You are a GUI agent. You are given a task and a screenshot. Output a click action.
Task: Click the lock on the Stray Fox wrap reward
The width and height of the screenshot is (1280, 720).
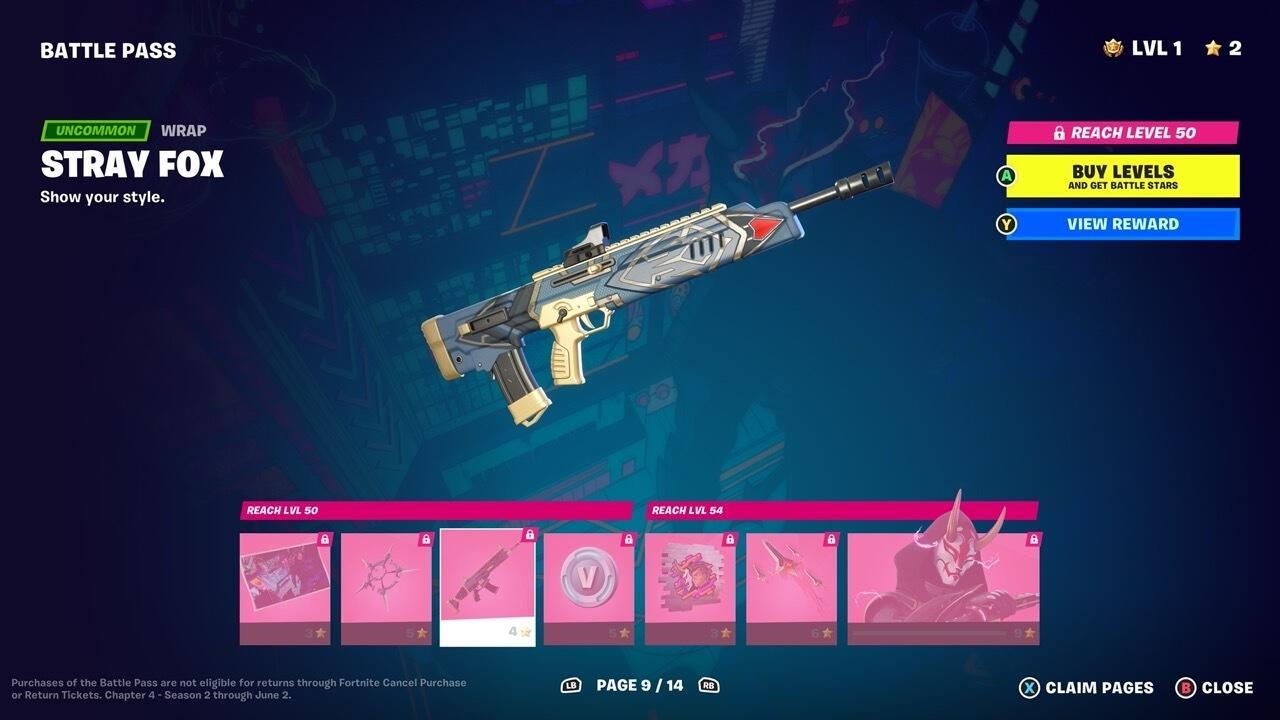[527, 535]
